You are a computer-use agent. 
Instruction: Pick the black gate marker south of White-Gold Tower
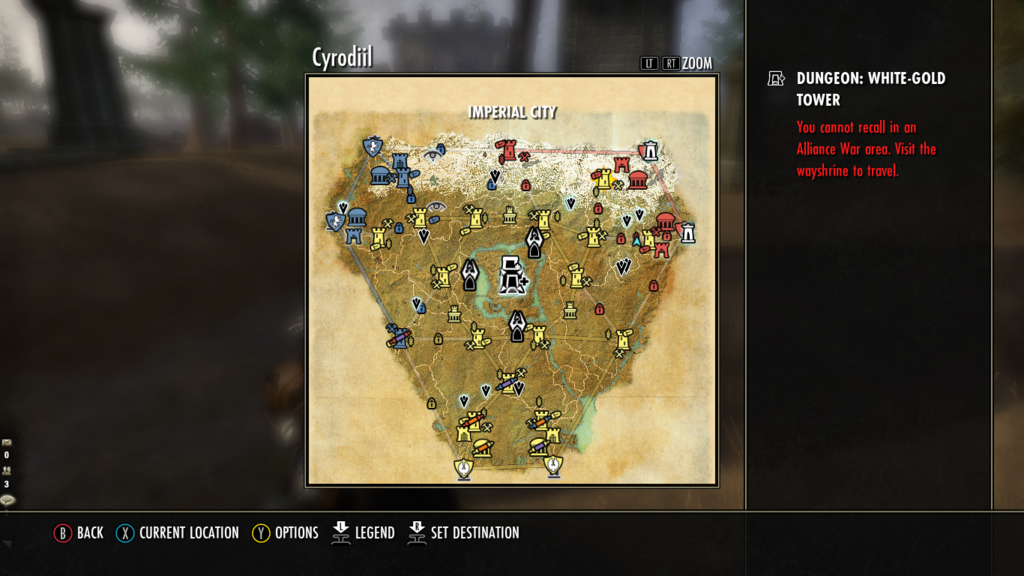click(x=517, y=324)
